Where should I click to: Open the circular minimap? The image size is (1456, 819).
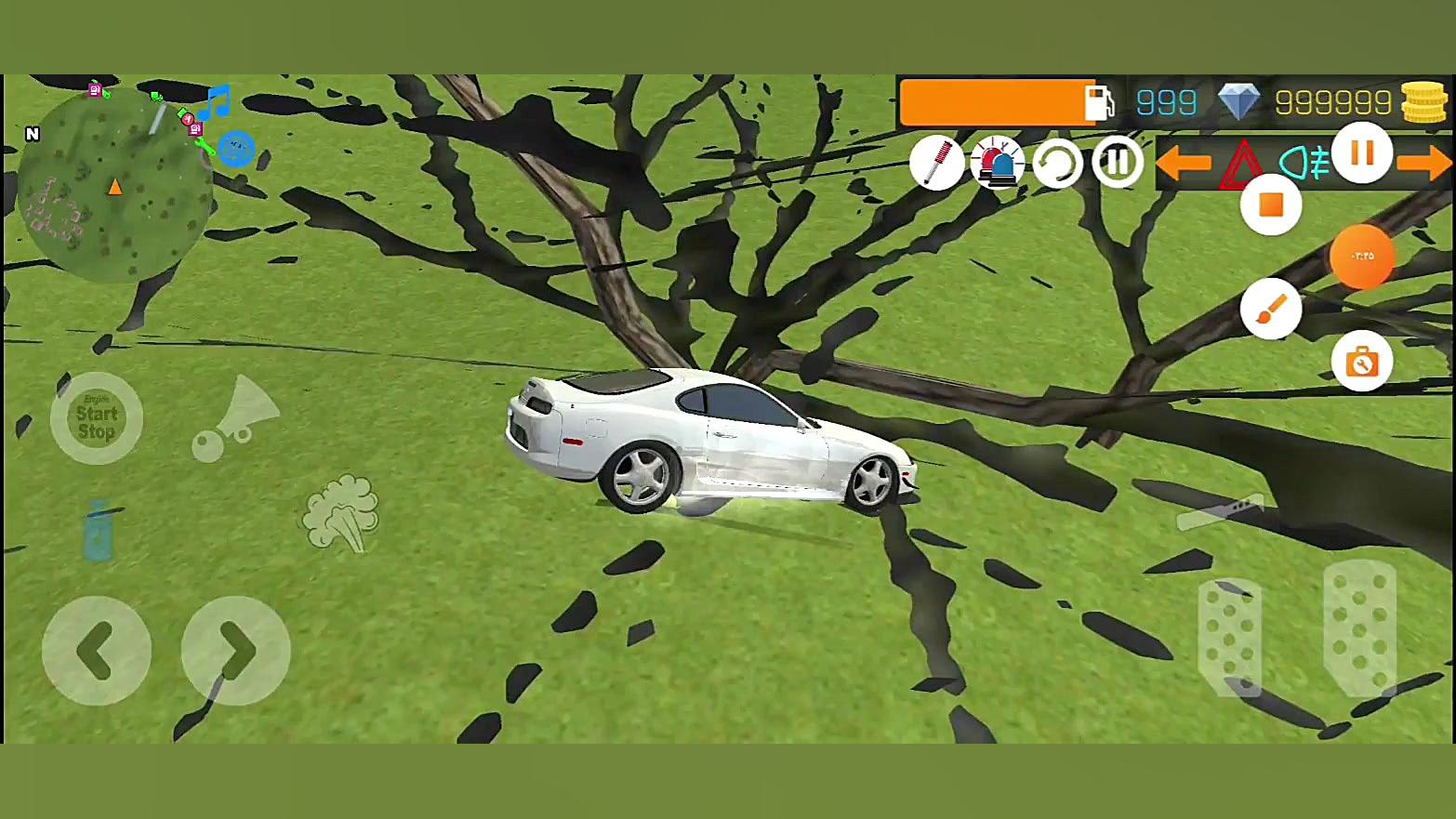(x=113, y=186)
